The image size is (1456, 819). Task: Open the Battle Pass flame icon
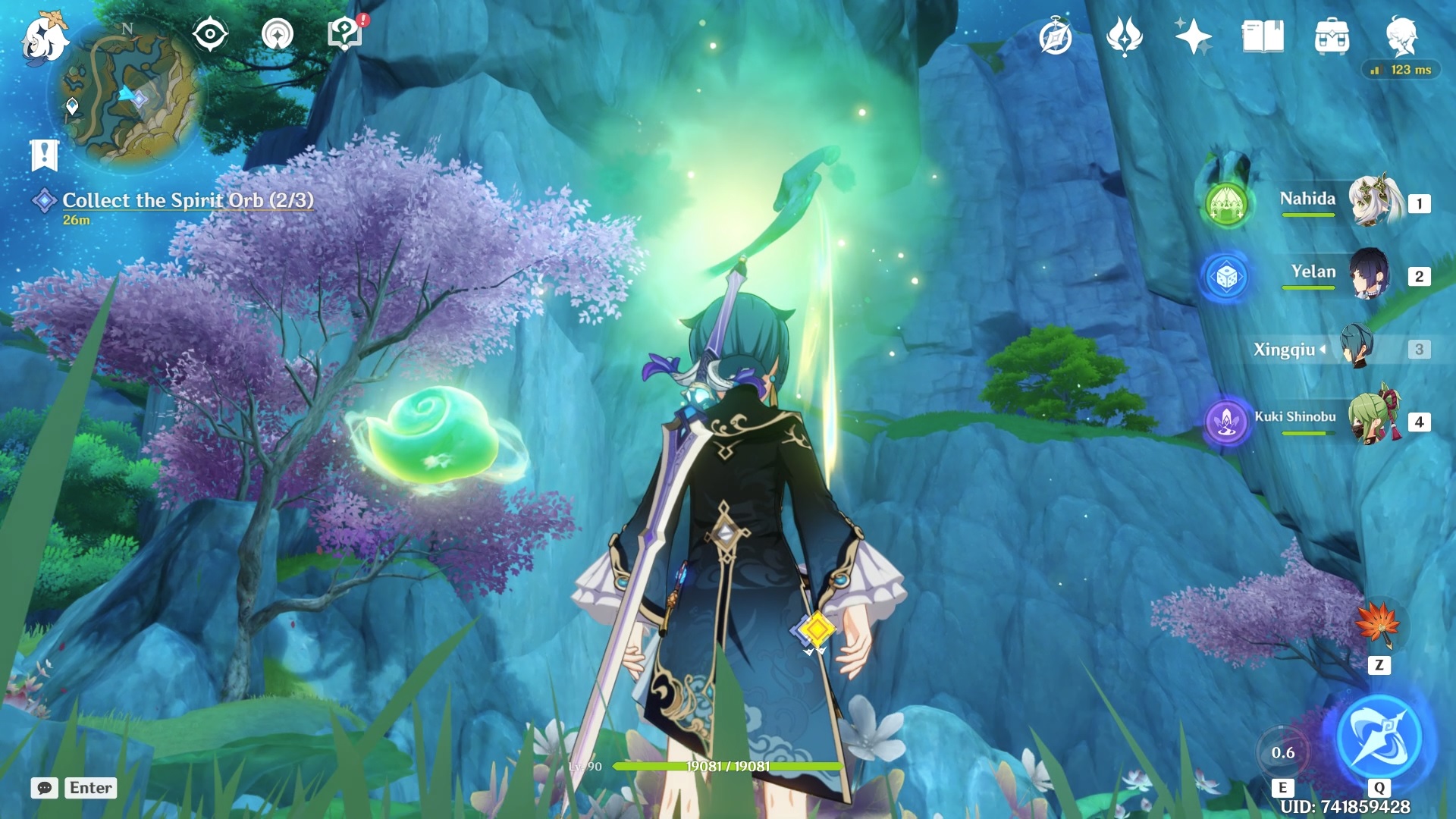pos(1126,33)
